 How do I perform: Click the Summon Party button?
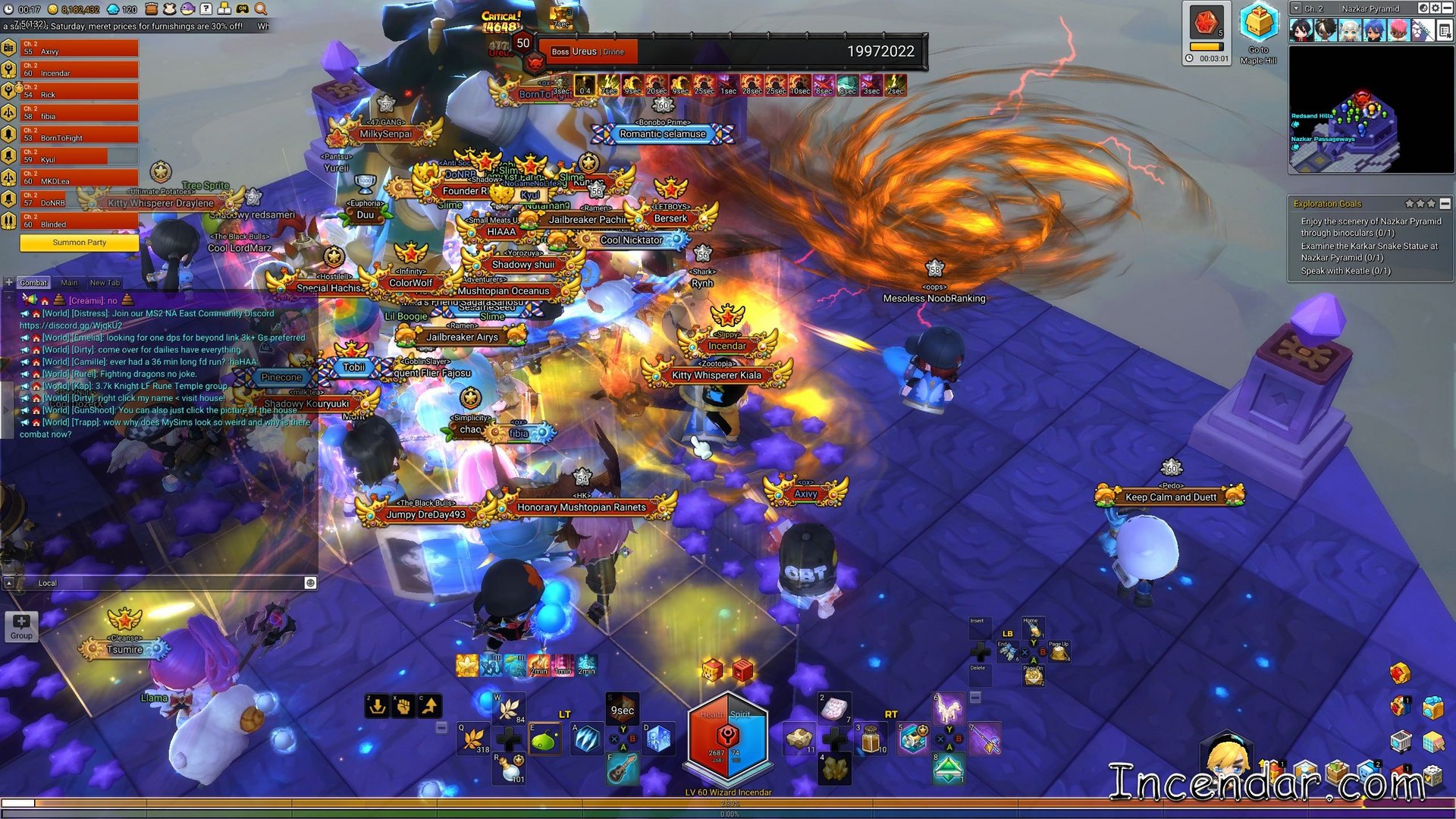click(x=79, y=243)
